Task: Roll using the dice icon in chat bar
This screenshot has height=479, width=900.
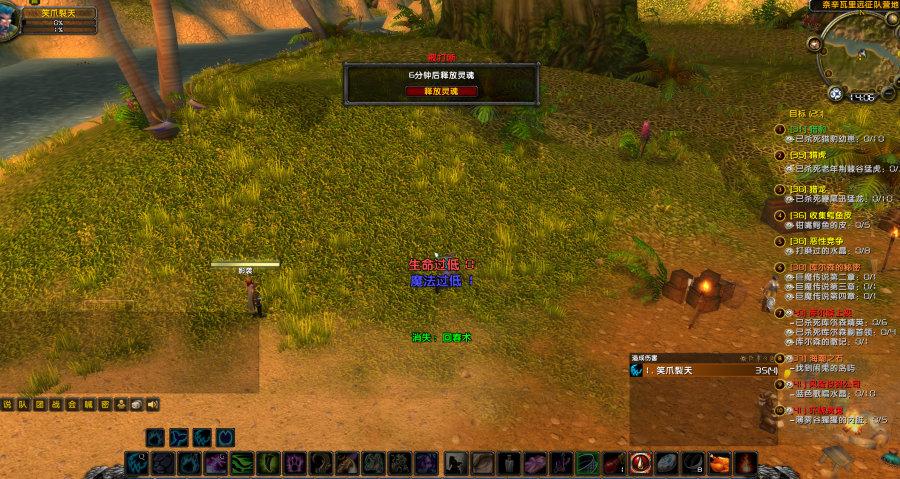Action: pos(137,405)
